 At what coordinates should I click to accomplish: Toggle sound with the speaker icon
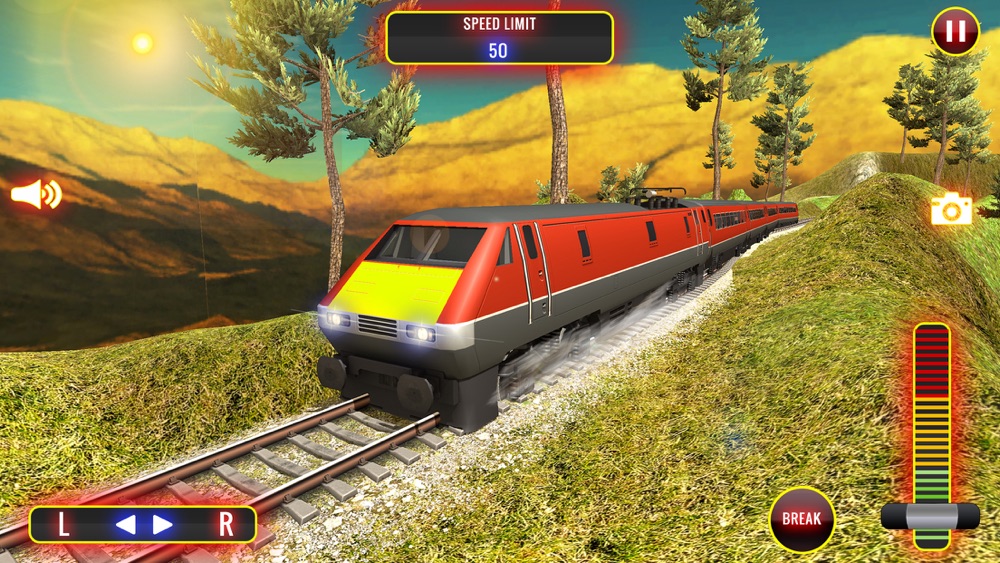35,194
